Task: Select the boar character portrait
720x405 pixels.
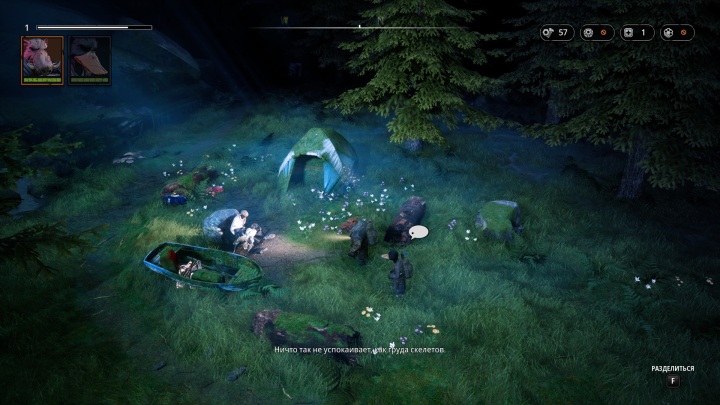Action: pos(42,59)
